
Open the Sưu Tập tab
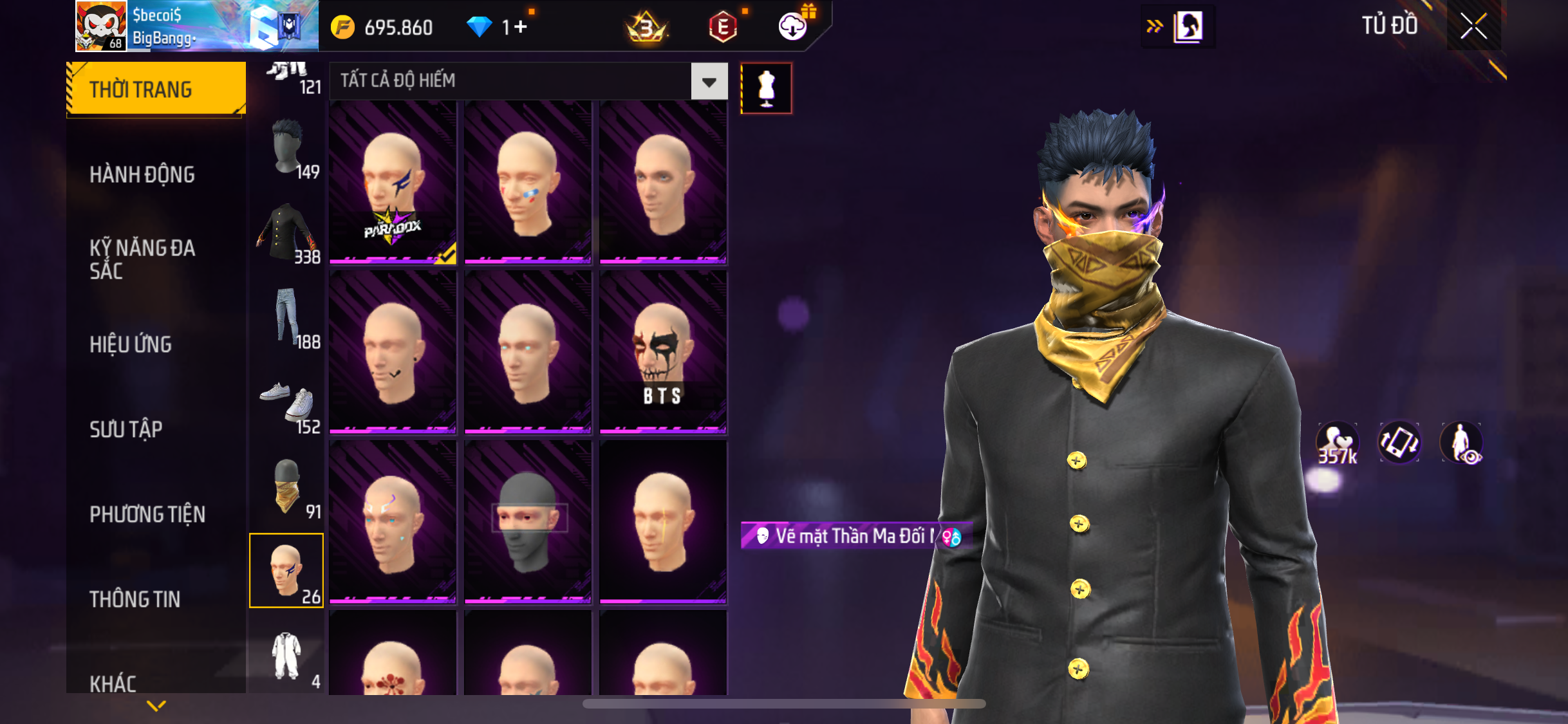click(x=126, y=429)
